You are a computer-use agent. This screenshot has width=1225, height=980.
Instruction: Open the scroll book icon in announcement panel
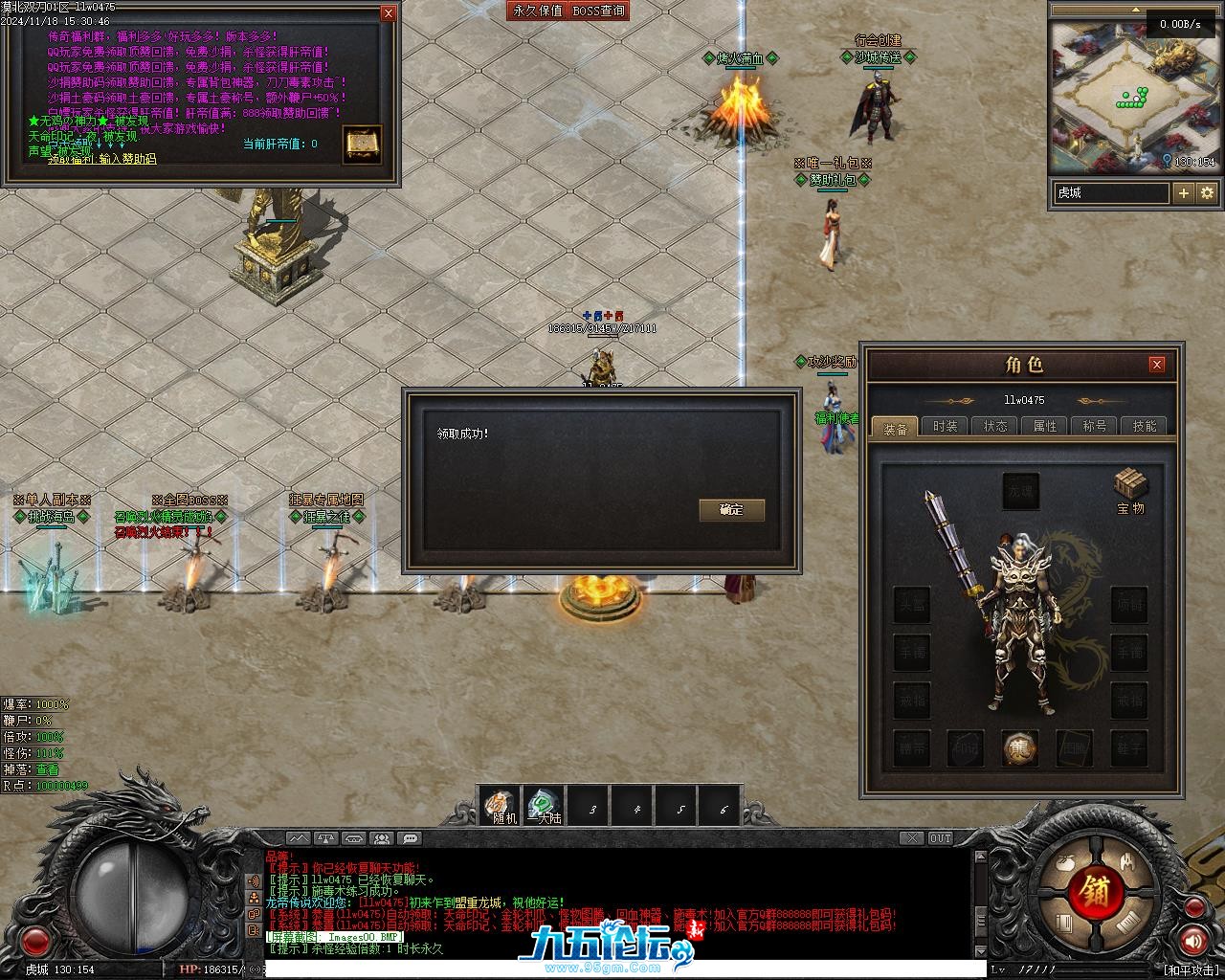coord(363,145)
